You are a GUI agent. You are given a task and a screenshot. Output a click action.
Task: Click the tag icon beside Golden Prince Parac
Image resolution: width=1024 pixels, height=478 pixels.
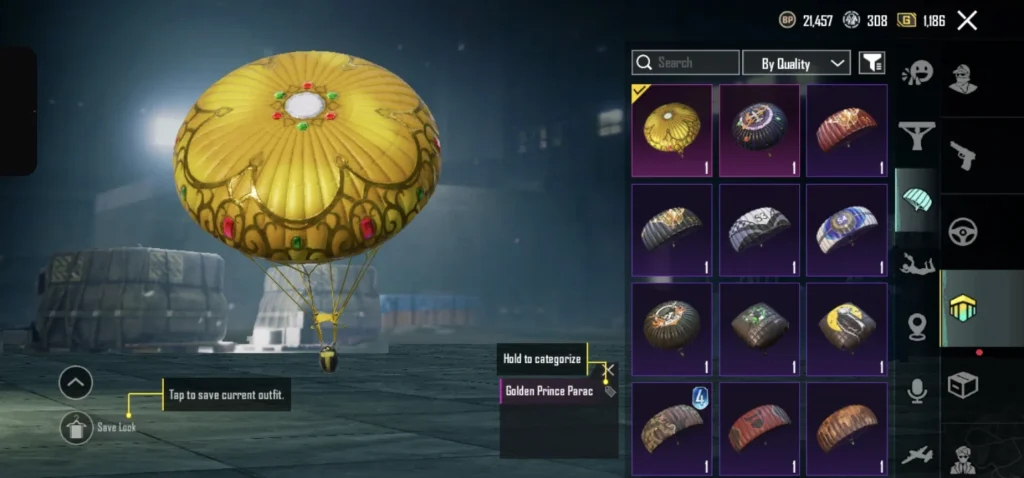(x=610, y=391)
